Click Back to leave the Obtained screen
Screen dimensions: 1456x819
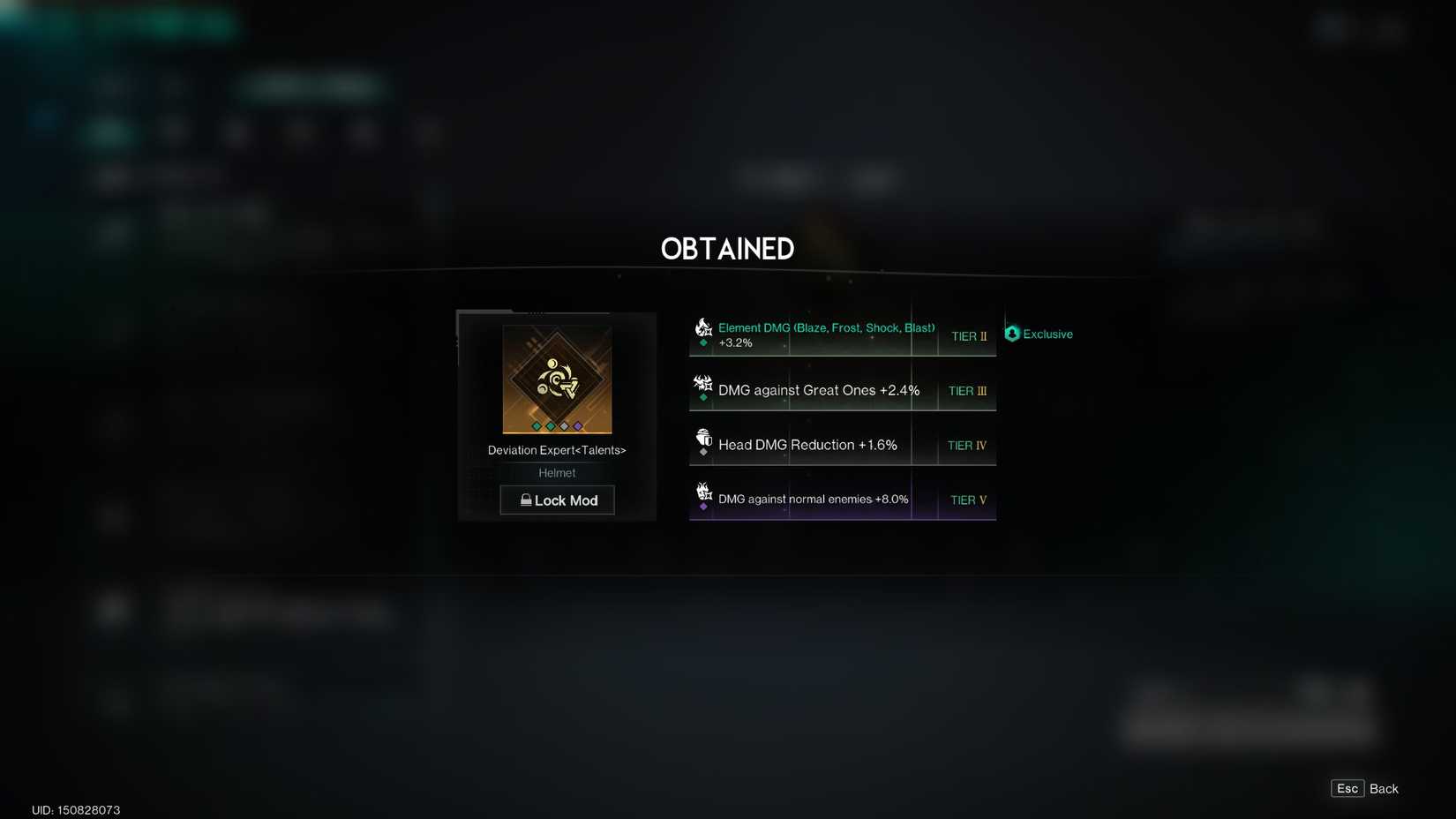[1383, 788]
